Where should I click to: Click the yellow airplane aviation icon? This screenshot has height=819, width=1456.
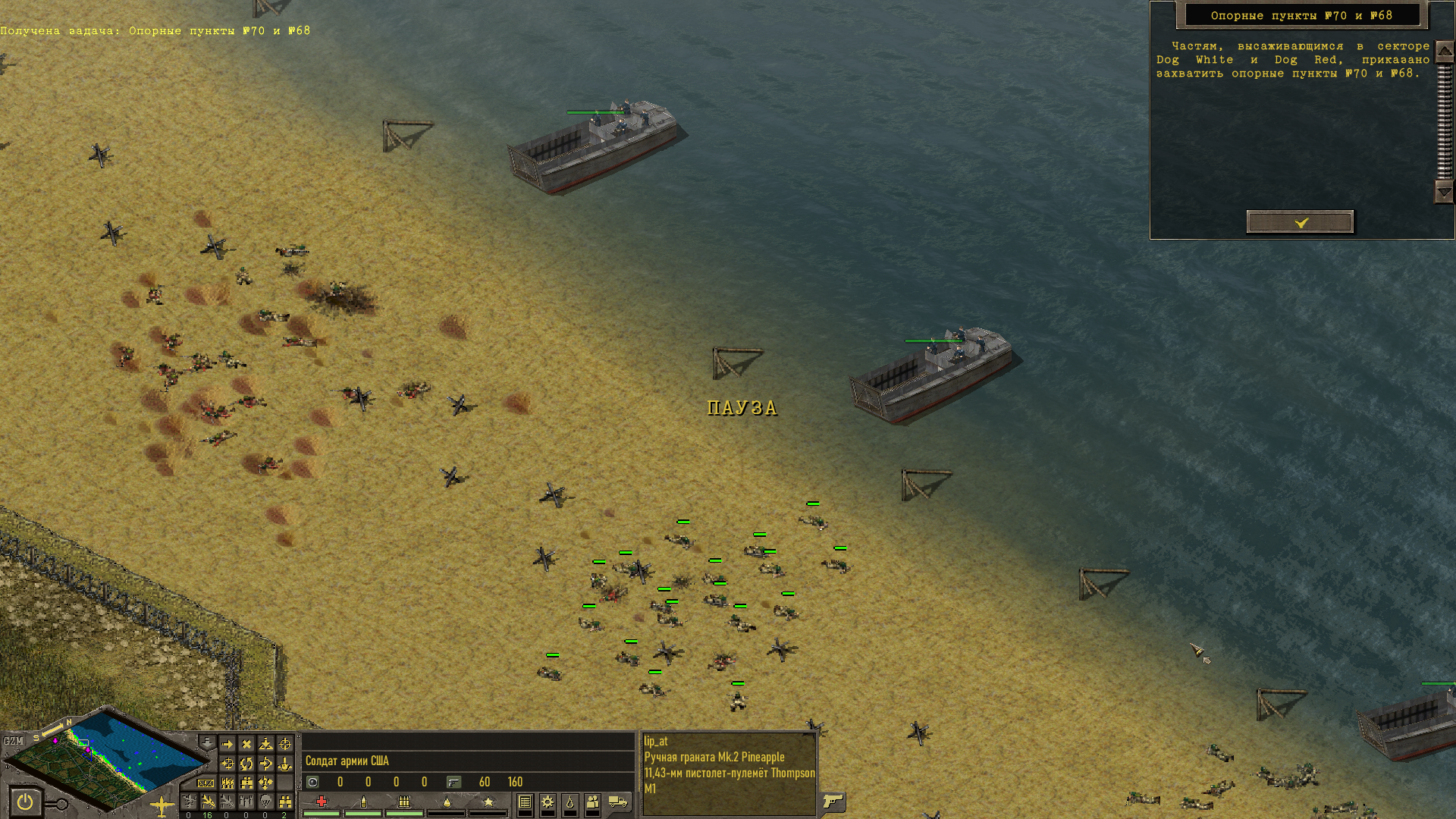pos(162,805)
